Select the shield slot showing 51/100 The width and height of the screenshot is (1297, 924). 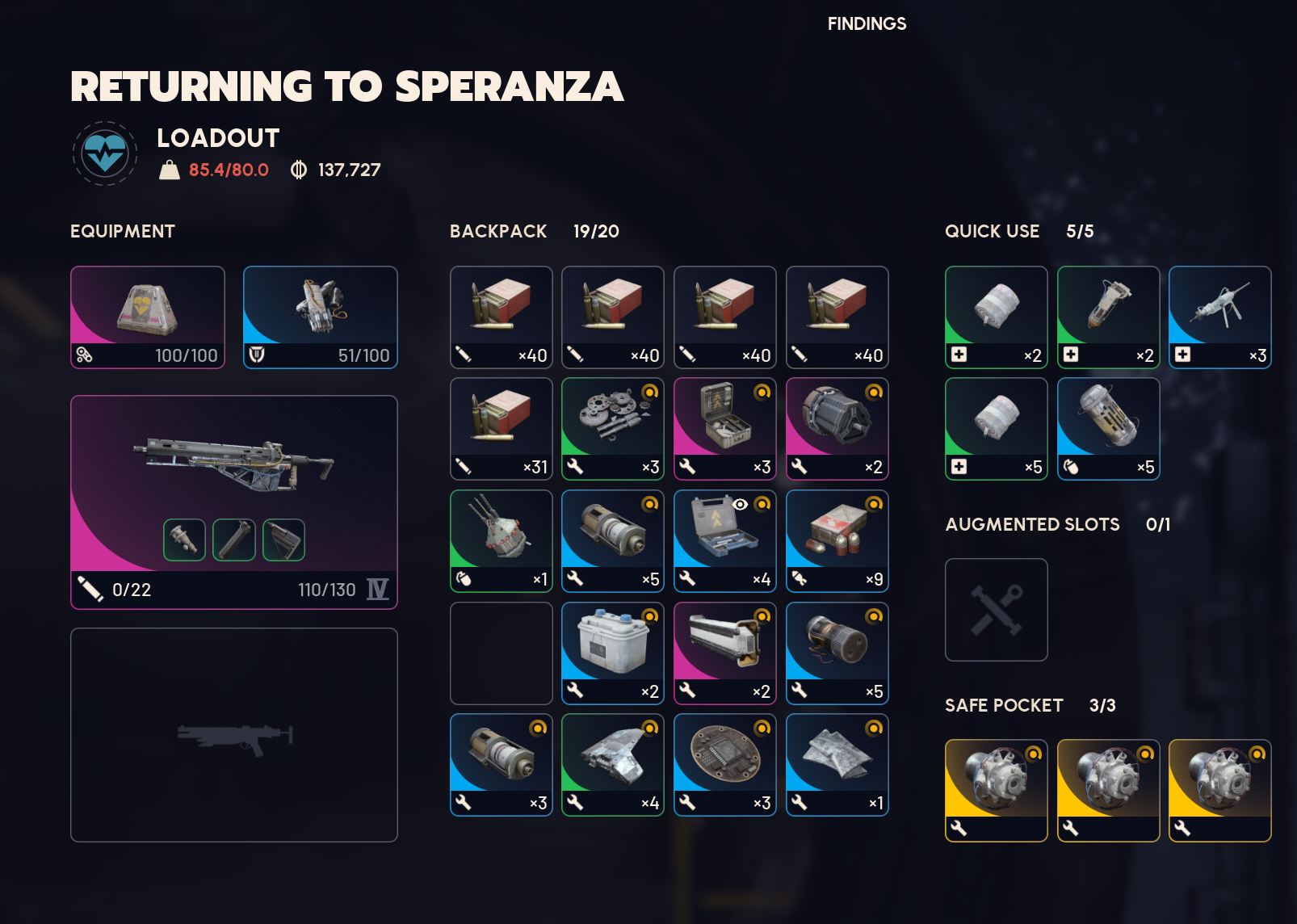coord(321,317)
